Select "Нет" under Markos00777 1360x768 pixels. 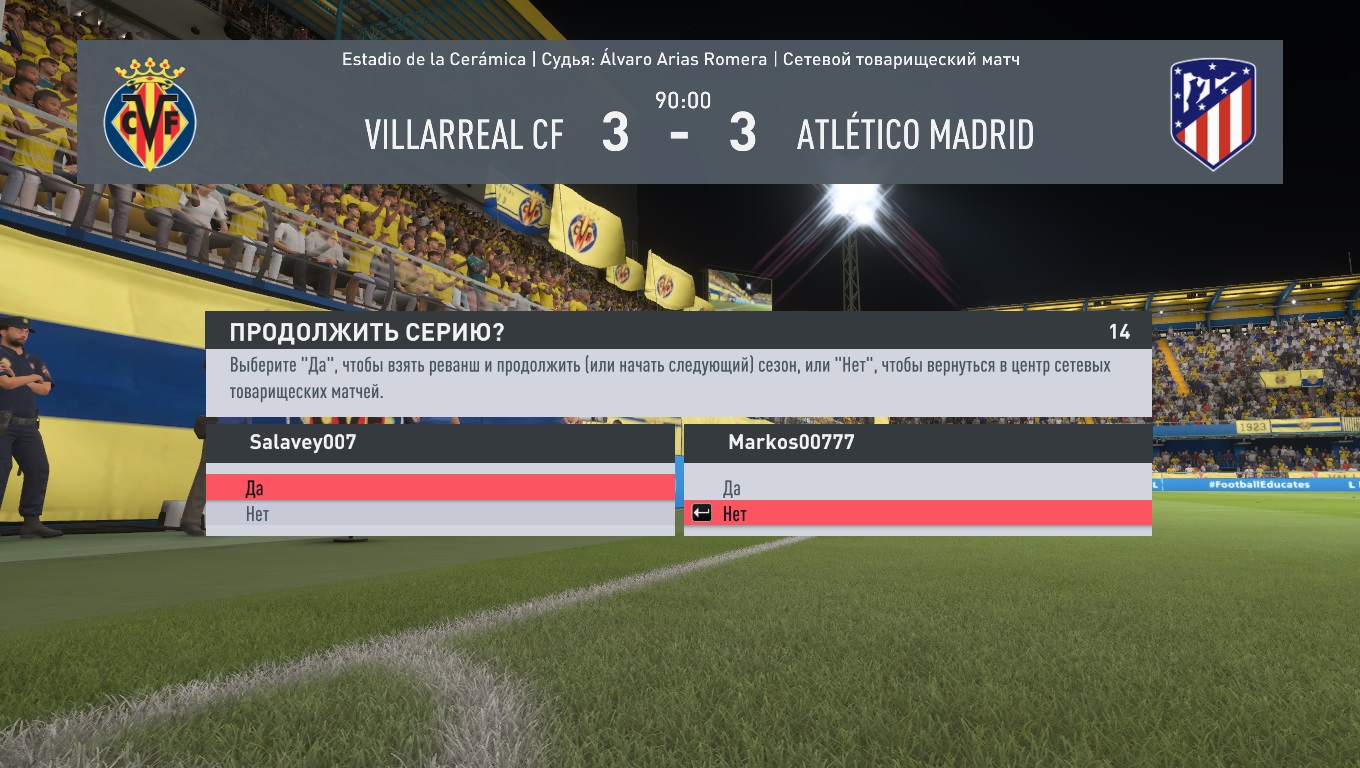coord(917,514)
